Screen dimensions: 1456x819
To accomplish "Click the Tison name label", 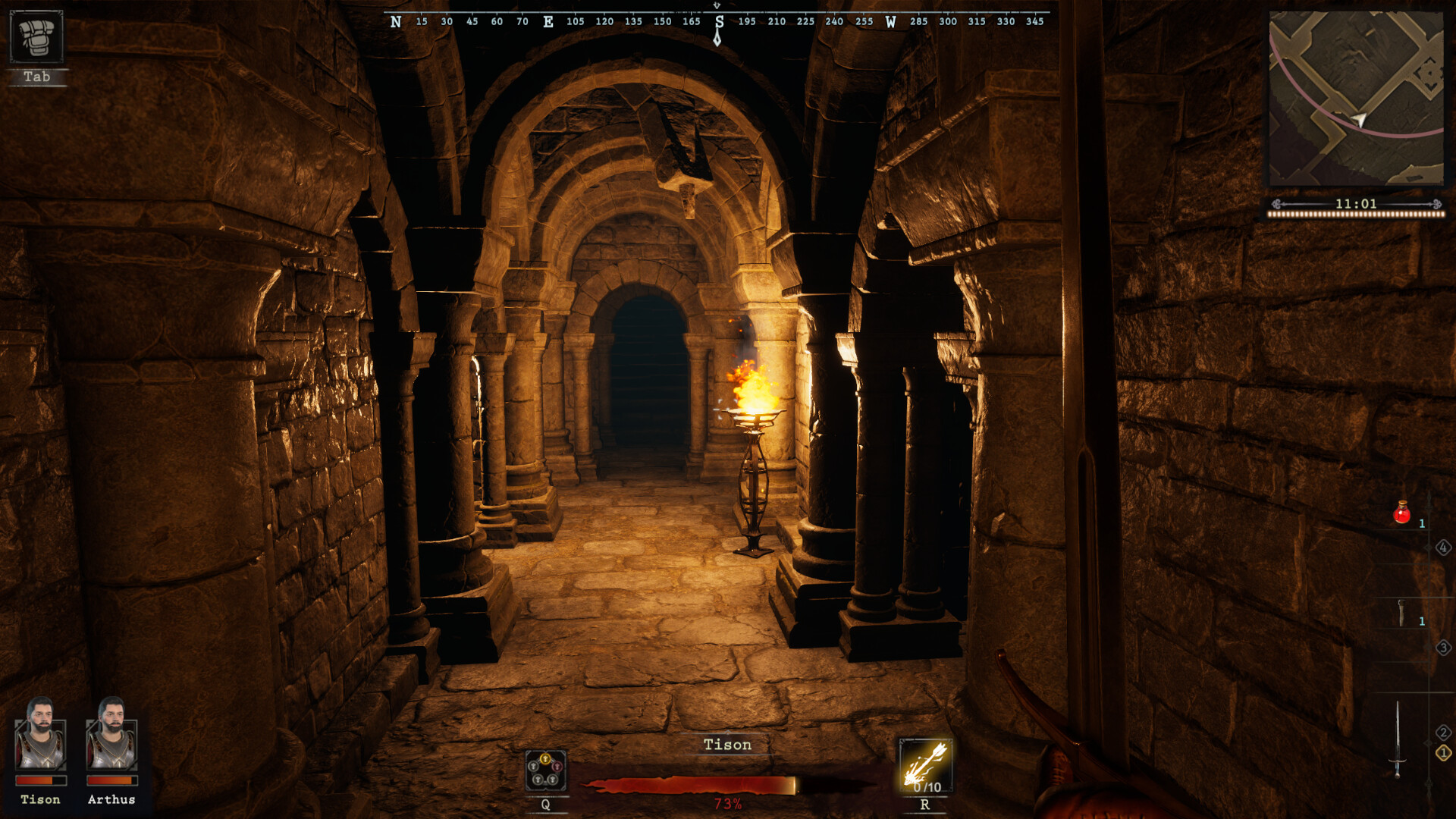I will 726,745.
